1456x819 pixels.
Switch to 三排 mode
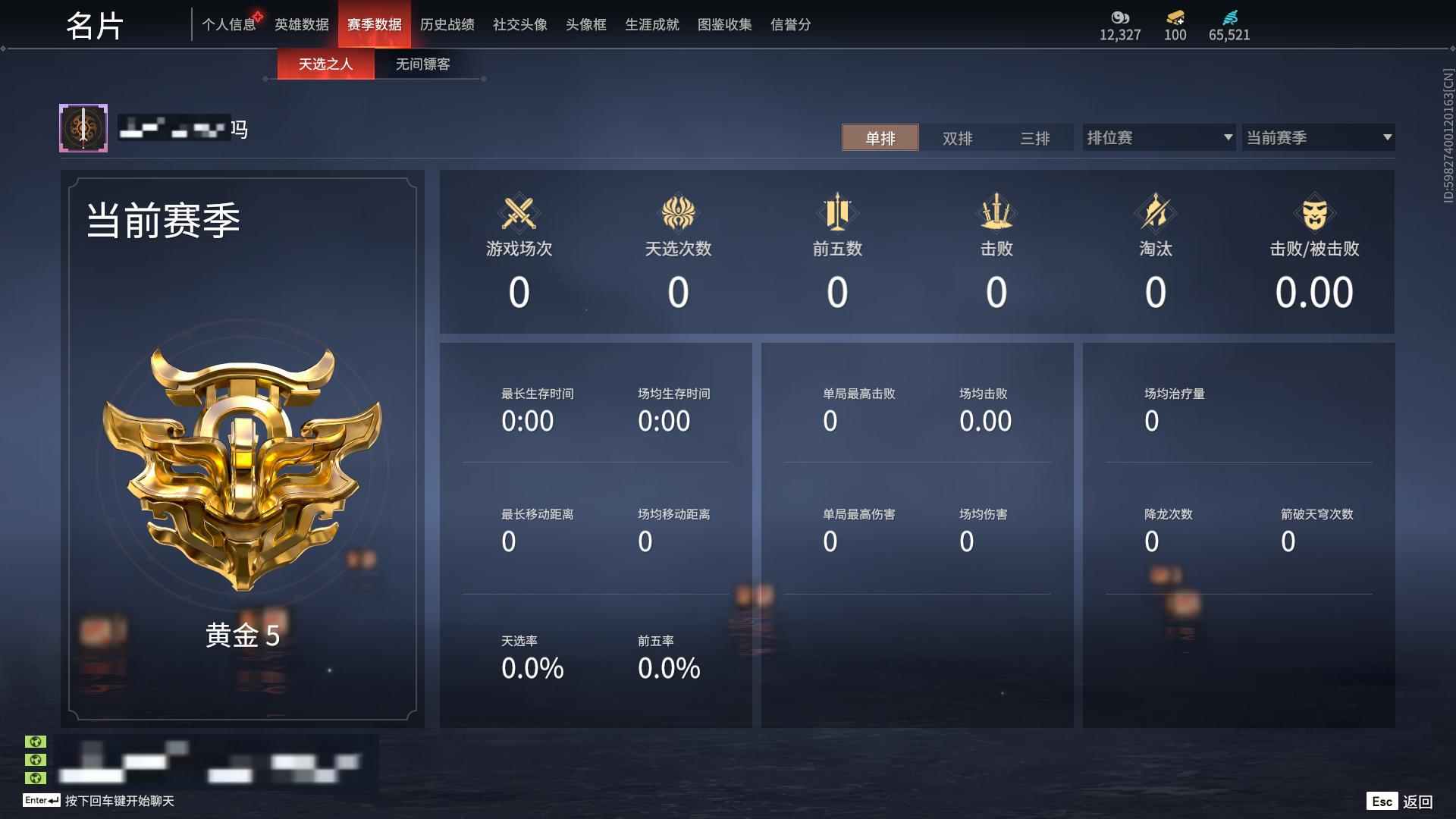[x=1036, y=138]
